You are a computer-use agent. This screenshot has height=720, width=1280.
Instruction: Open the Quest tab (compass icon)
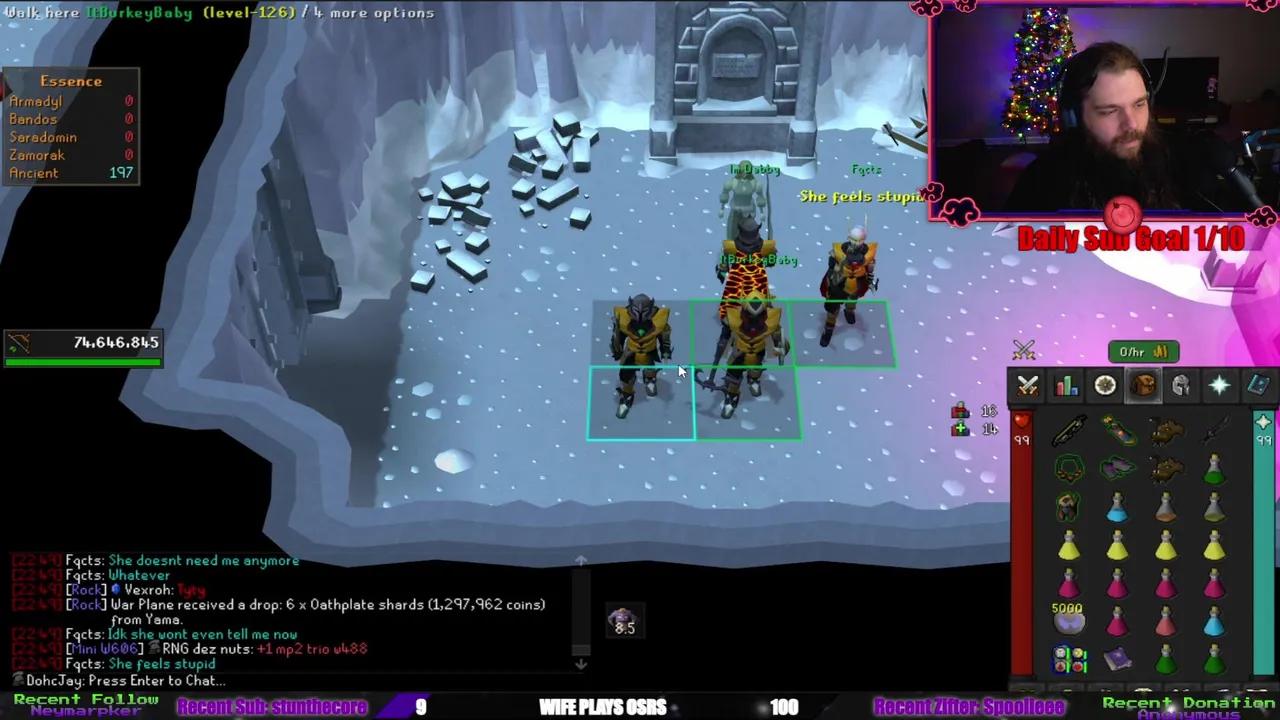1104,386
